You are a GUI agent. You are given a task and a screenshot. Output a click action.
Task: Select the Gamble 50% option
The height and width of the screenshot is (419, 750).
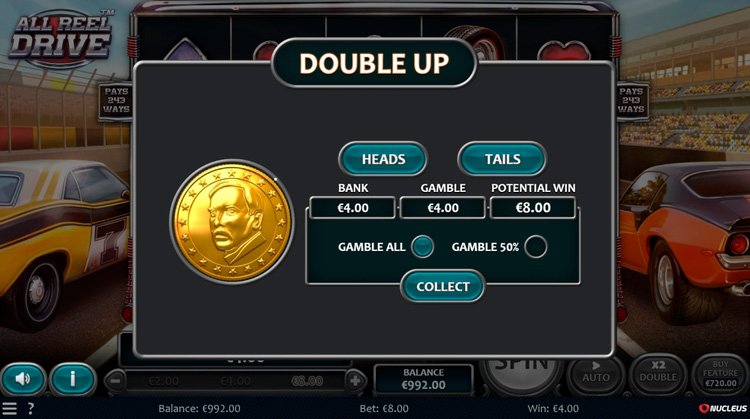point(536,246)
